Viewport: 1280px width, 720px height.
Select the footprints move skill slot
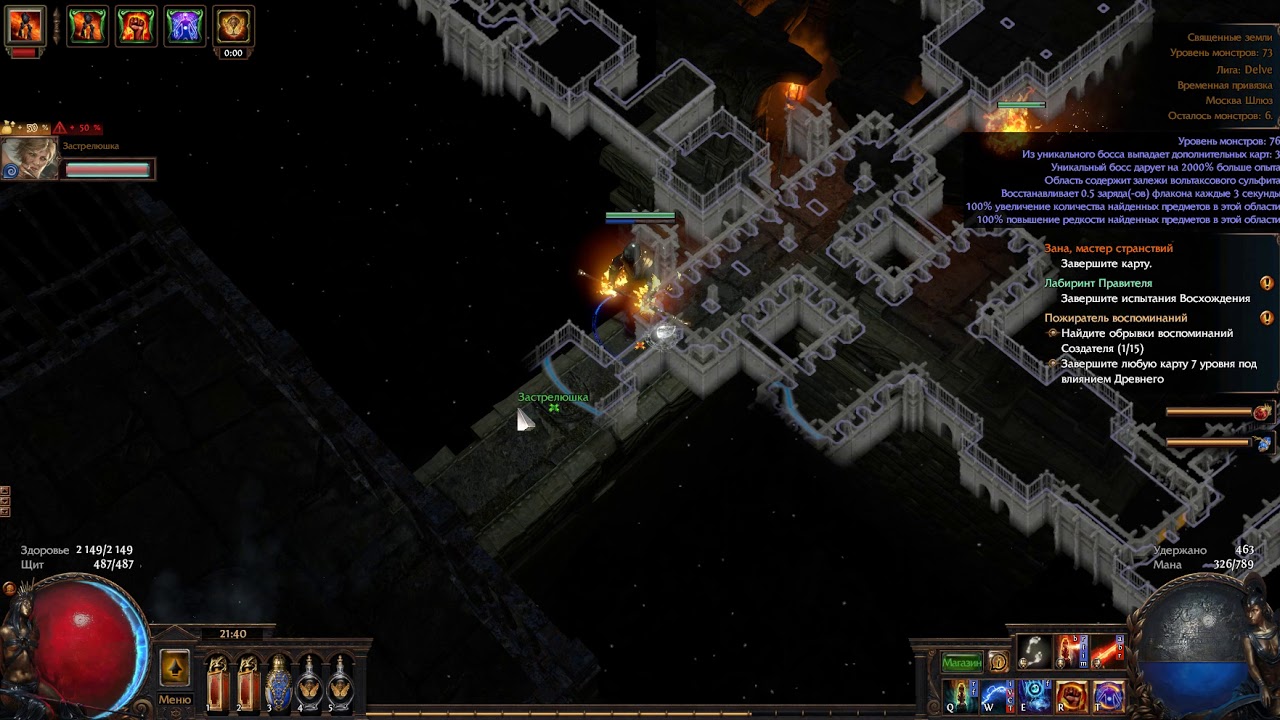pyautogui.click(x=1034, y=653)
